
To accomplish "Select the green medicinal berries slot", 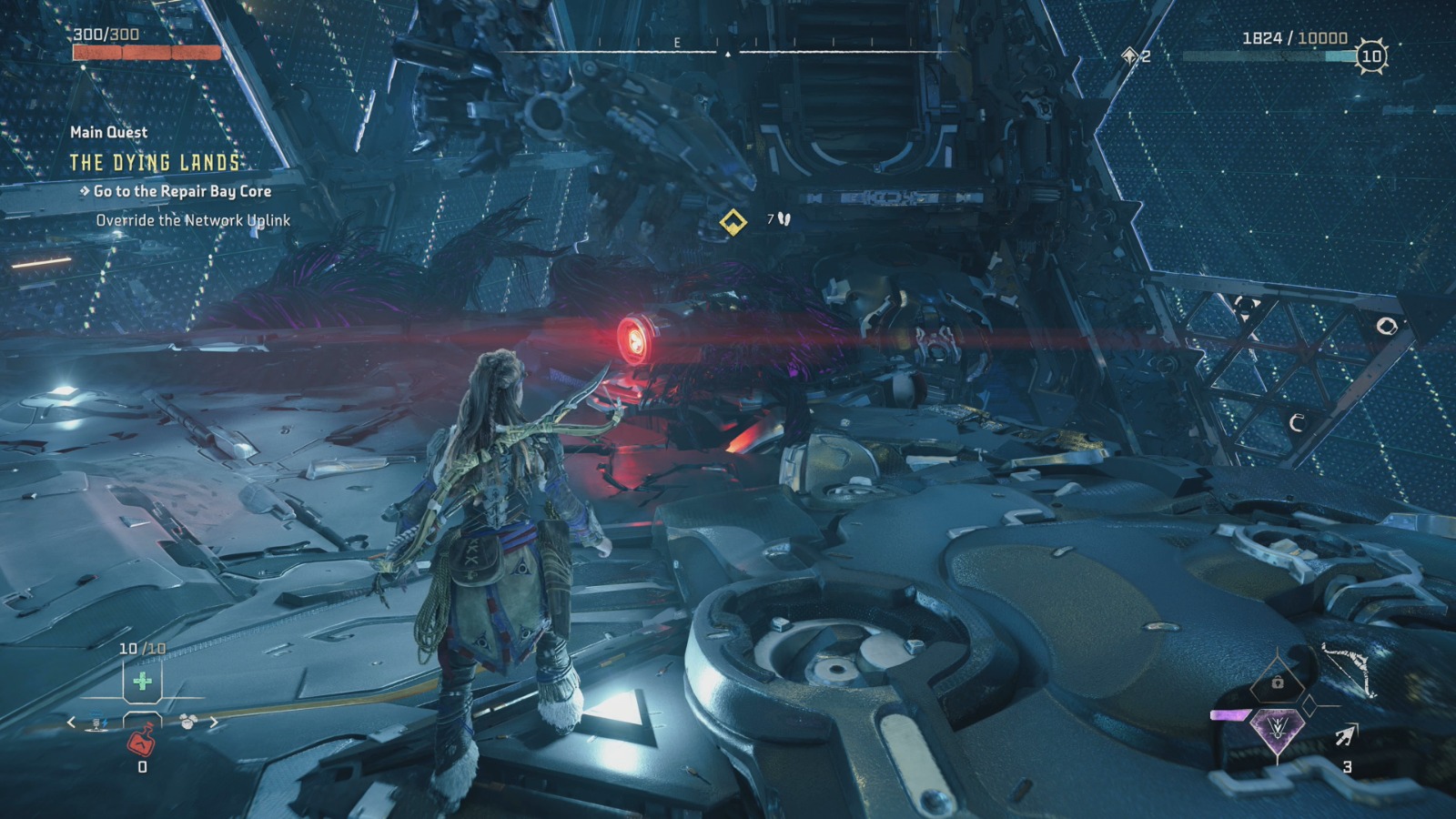I will pos(142,681).
